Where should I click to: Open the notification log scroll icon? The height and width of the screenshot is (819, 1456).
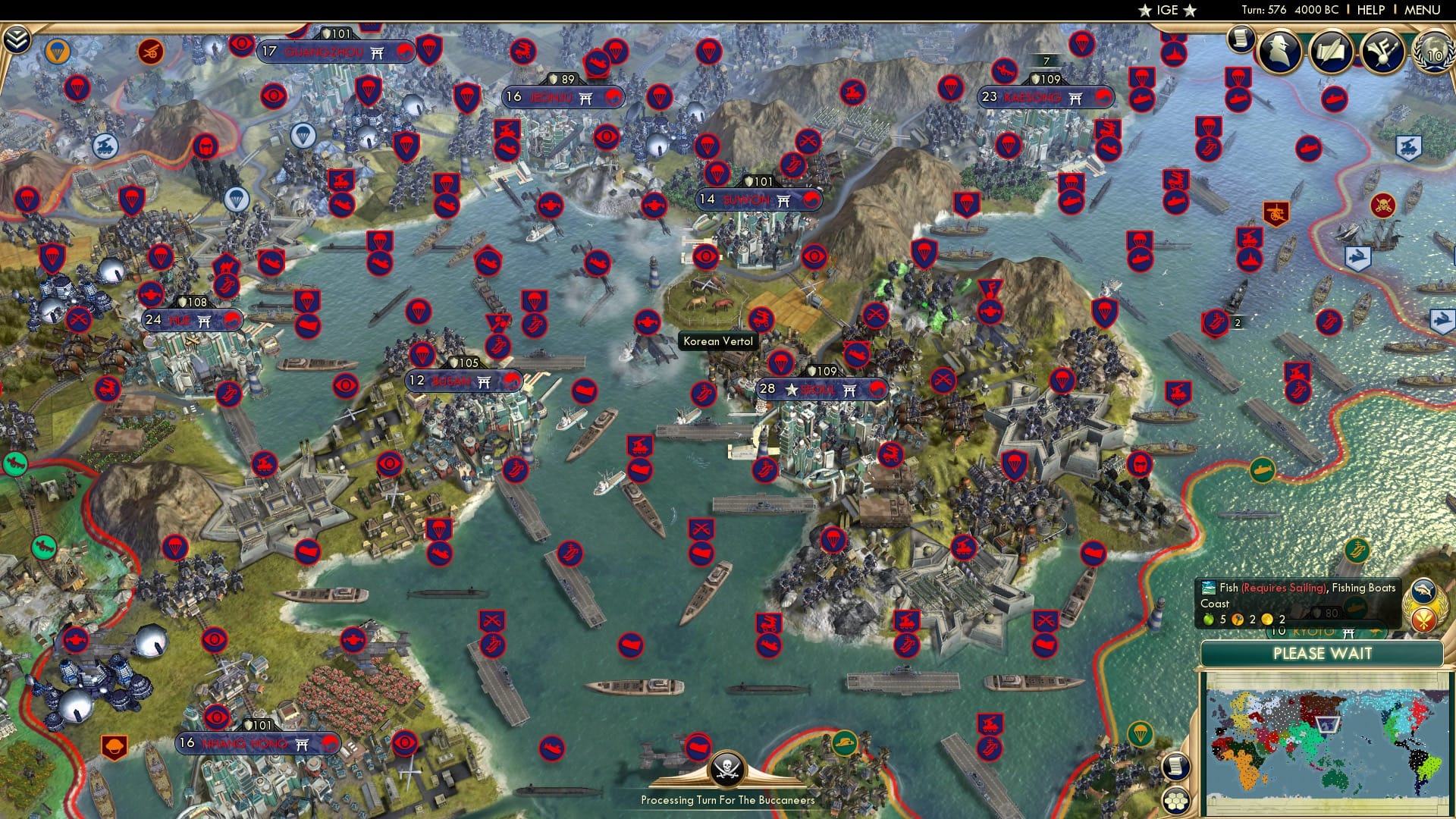coord(1241,38)
